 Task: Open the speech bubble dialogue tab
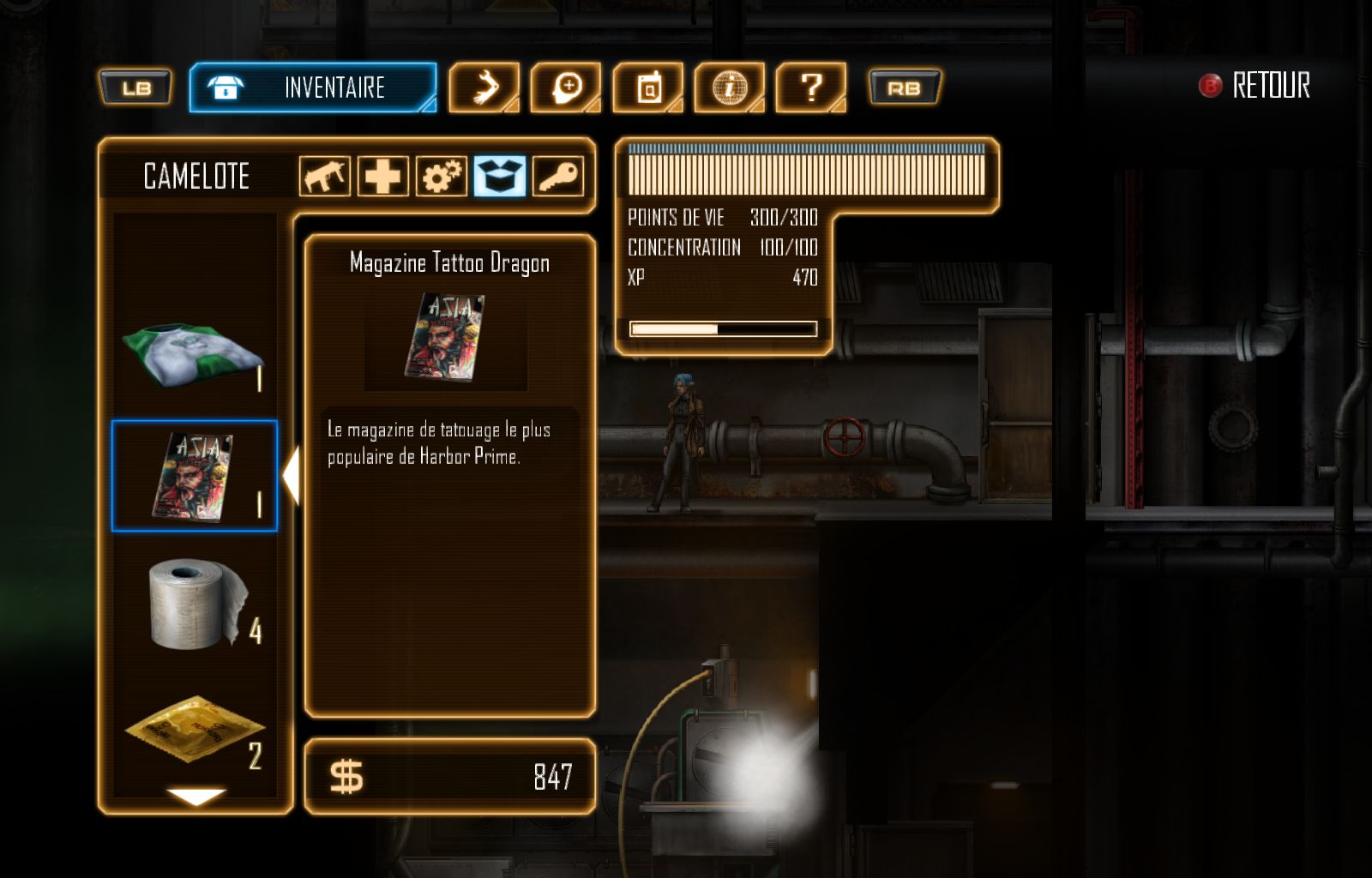[x=565, y=87]
